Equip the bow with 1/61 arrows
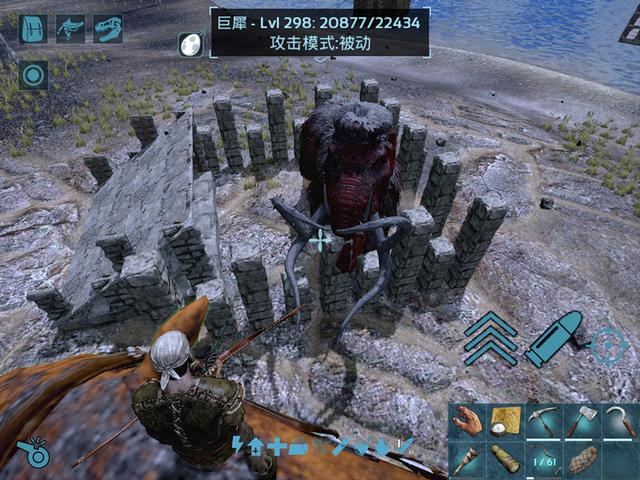 pos(543,461)
